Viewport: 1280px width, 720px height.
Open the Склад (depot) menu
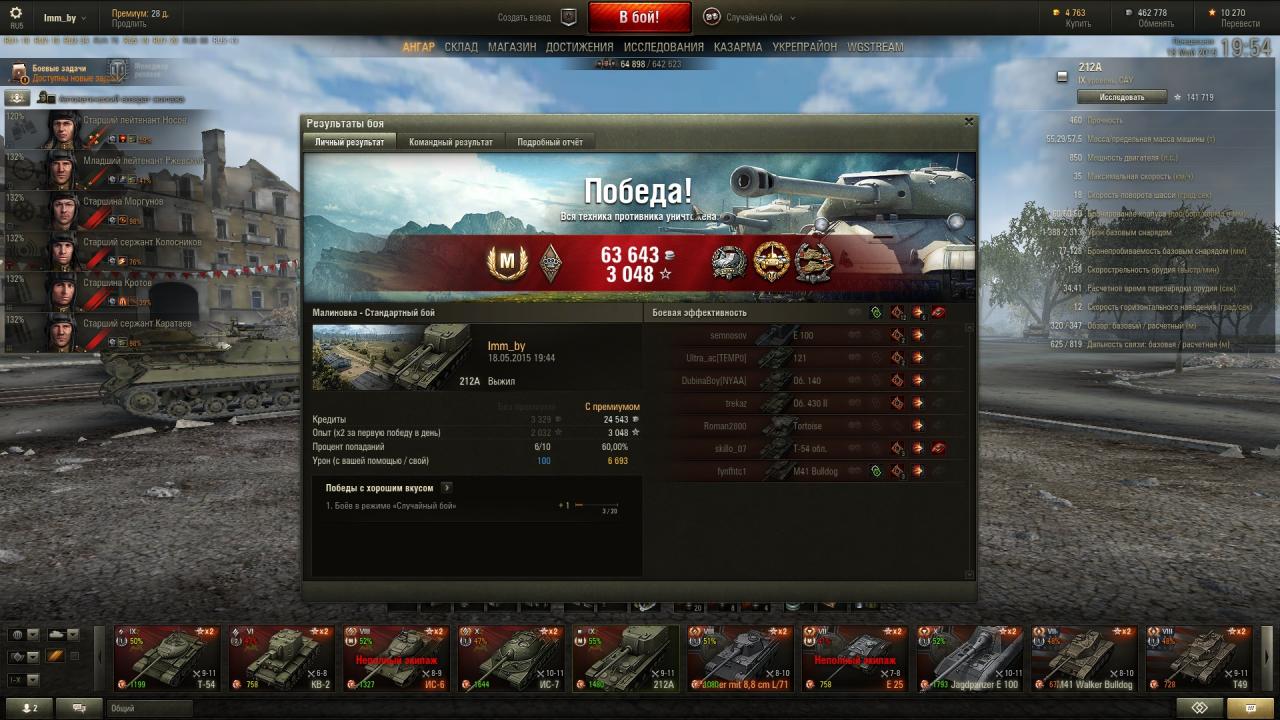pyautogui.click(x=461, y=47)
